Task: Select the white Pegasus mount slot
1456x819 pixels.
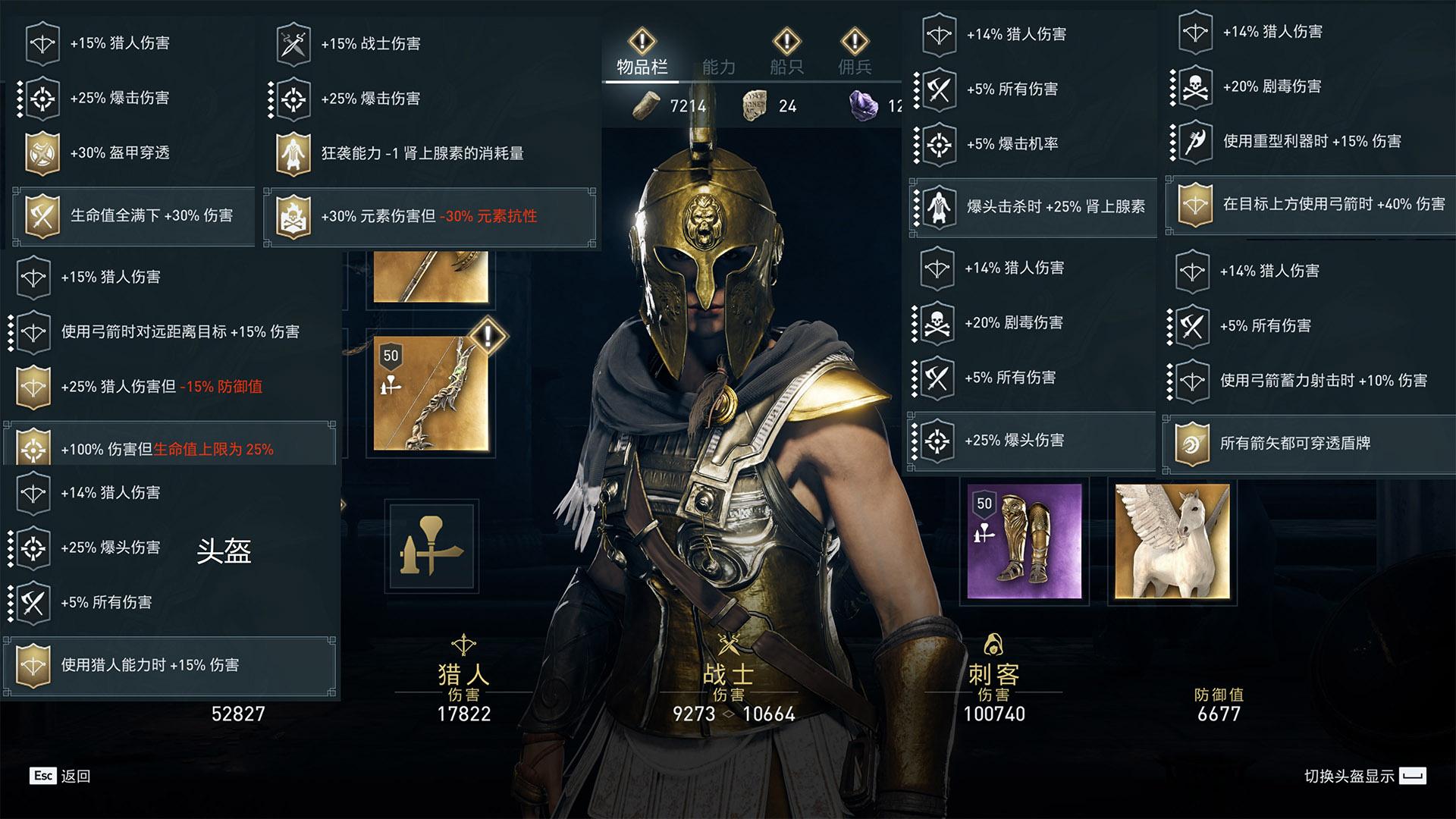Action: click(x=1172, y=541)
